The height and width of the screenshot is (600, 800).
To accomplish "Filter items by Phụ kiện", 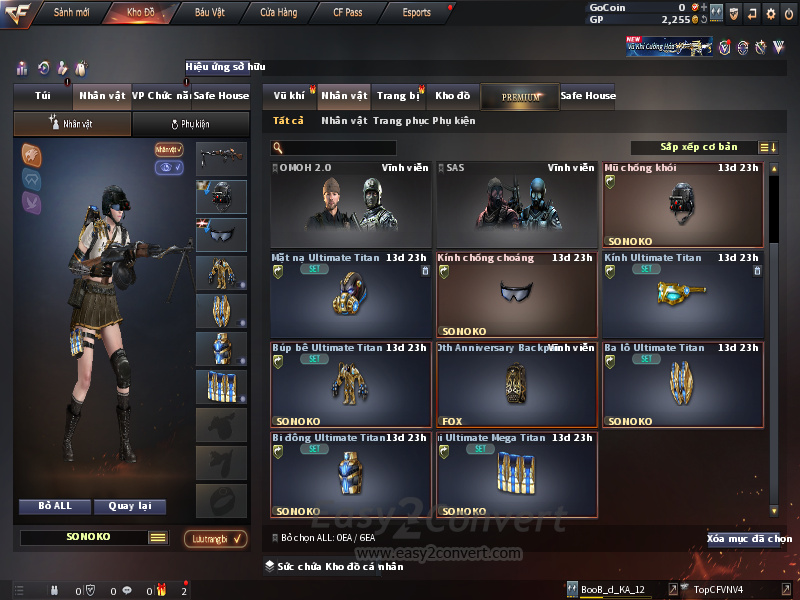I will 454,121.
